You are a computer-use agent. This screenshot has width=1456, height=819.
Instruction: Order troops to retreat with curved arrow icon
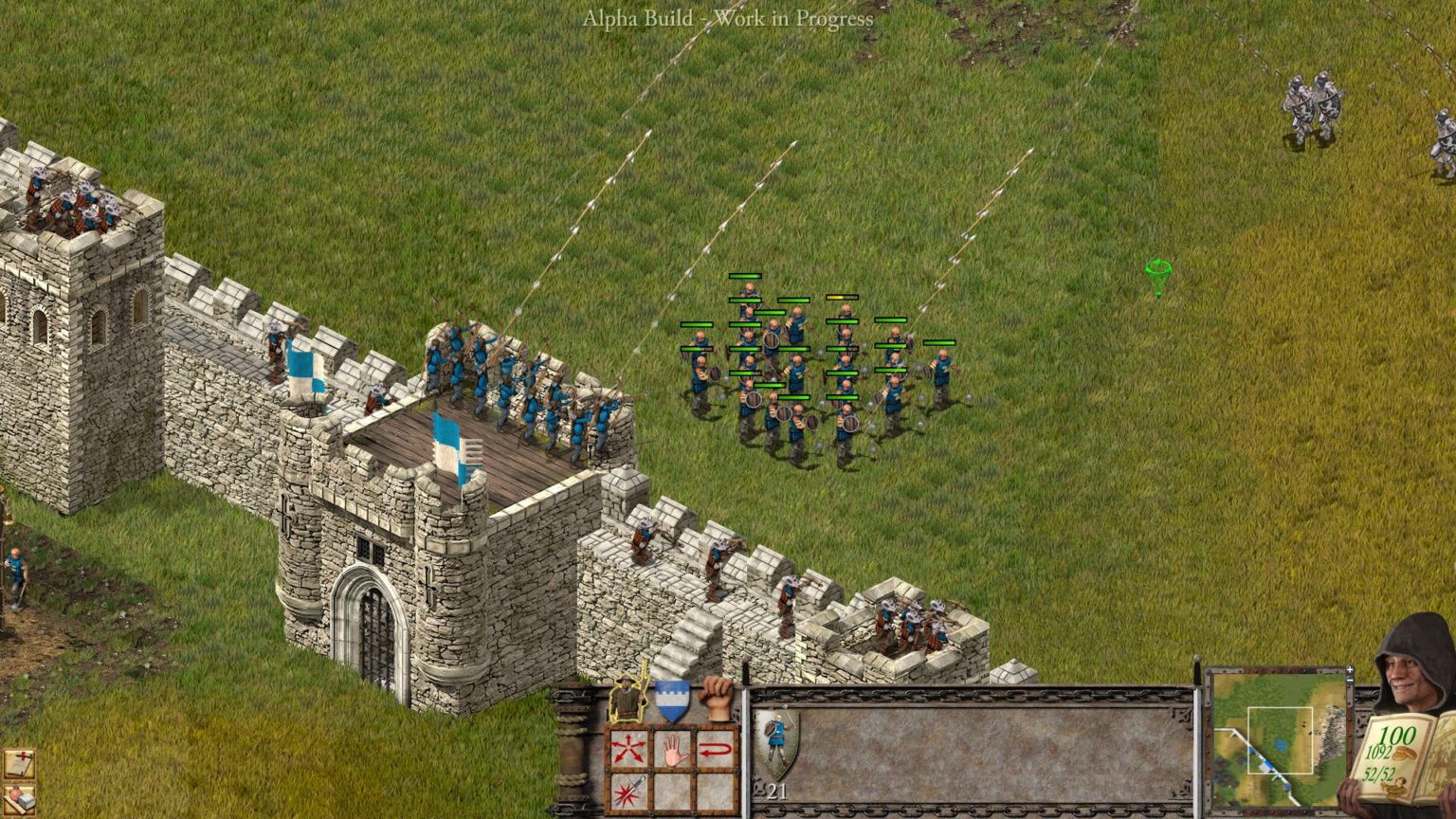coord(718,748)
